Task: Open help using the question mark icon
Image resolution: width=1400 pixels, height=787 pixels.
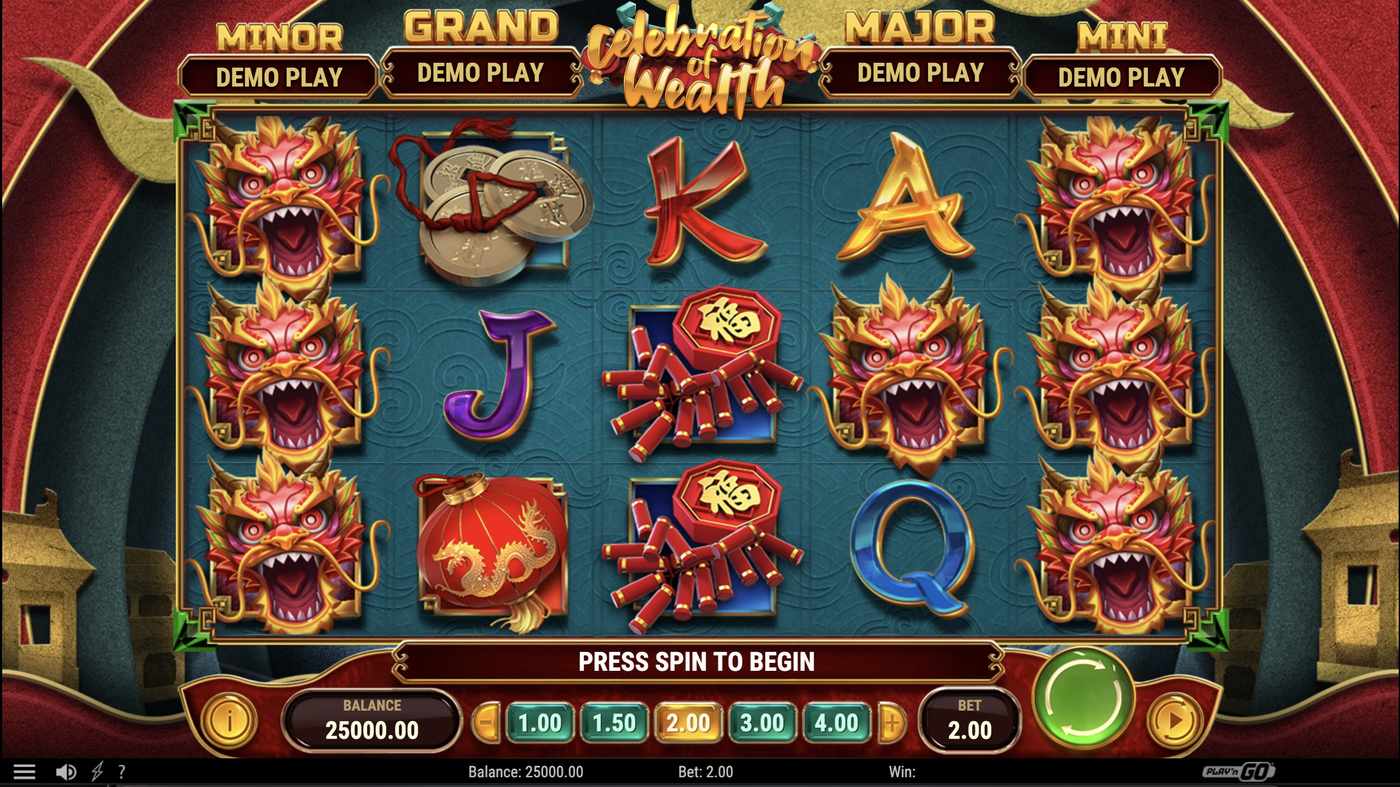Action: (122, 770)
